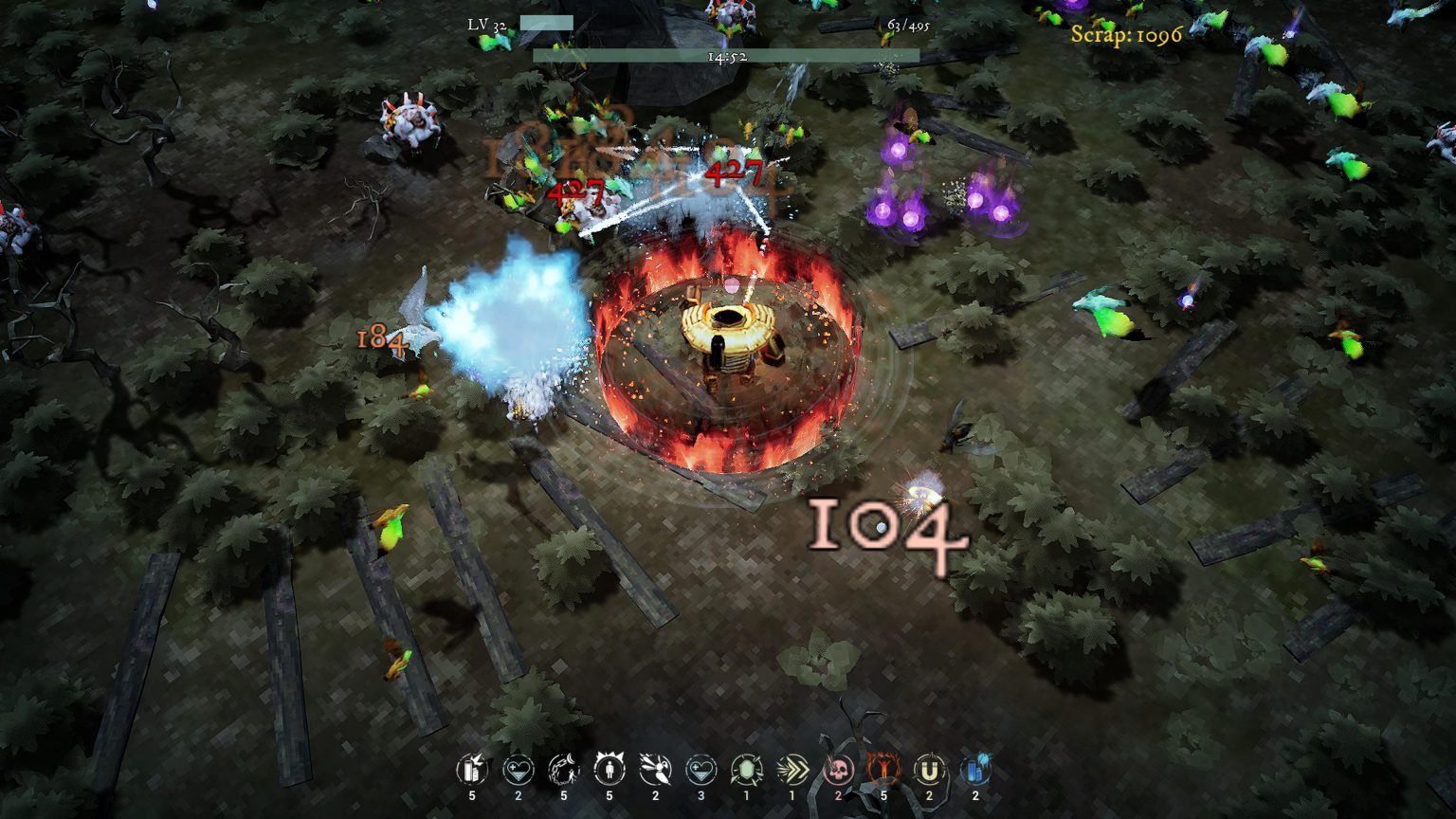Click the blue heart restore item with 3 charges
1456x819 pixels.
700,771
